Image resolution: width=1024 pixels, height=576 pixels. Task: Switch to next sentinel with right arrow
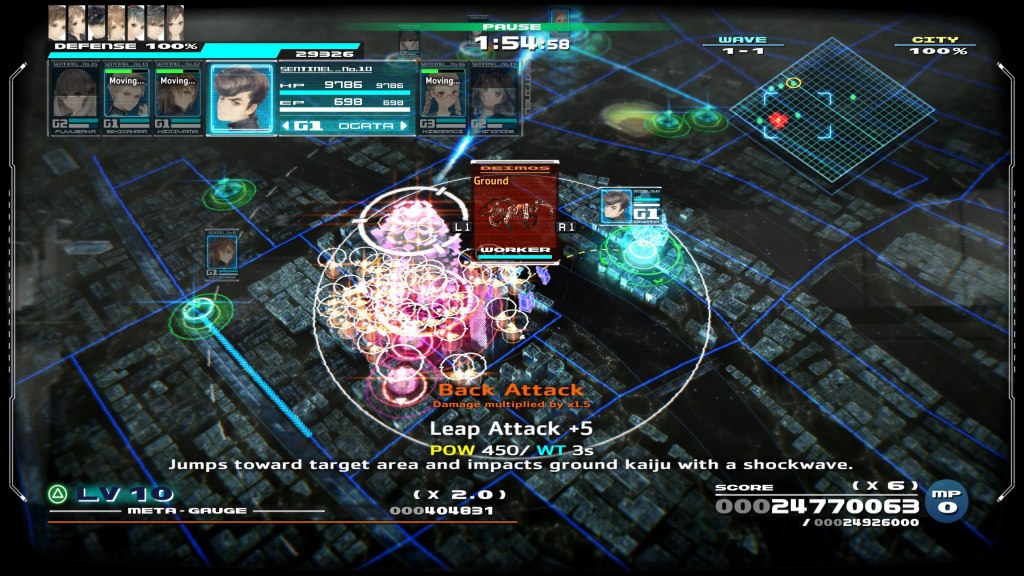404,126
